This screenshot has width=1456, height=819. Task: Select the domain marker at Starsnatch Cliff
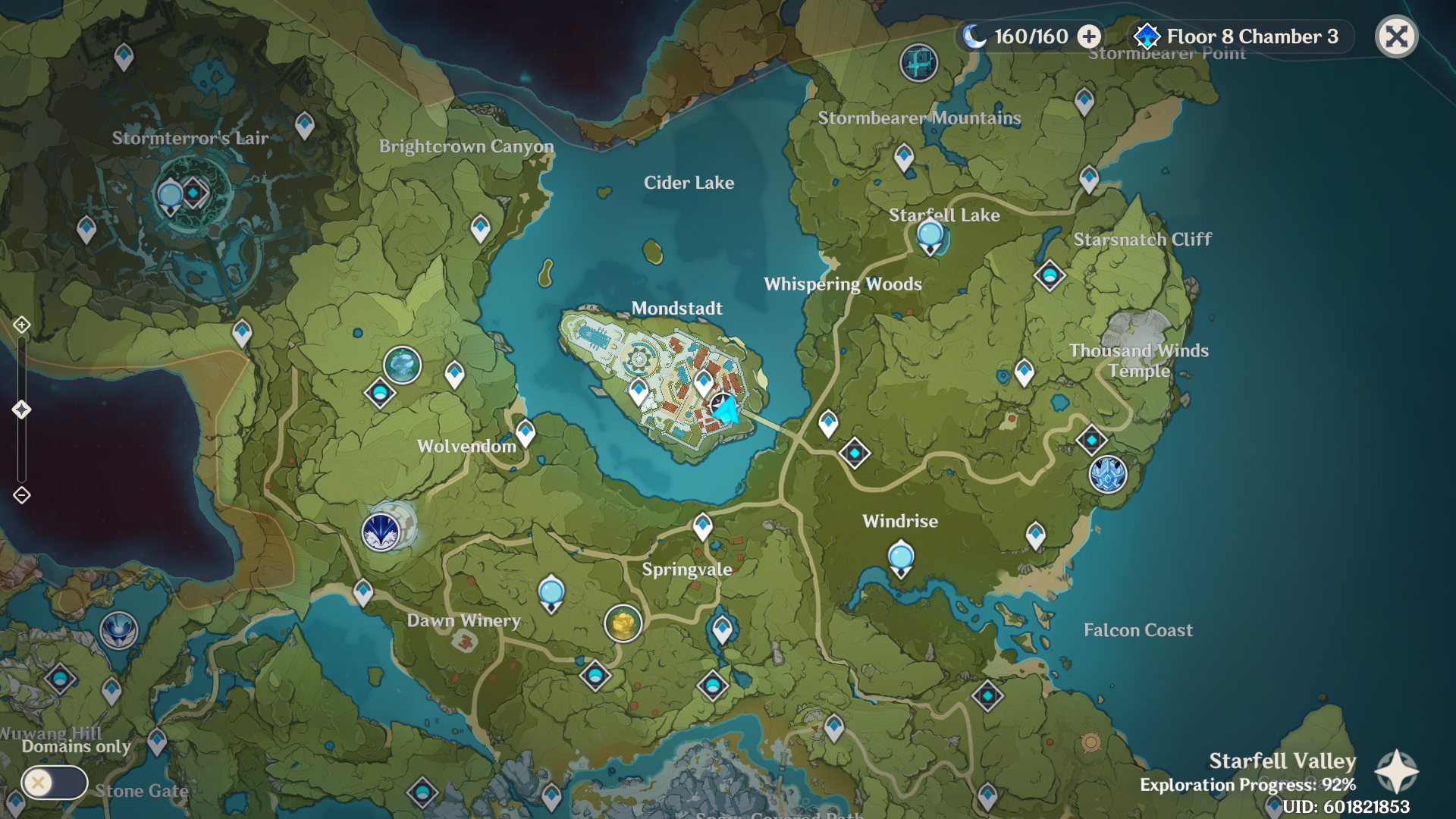(x=1050, y=275)
